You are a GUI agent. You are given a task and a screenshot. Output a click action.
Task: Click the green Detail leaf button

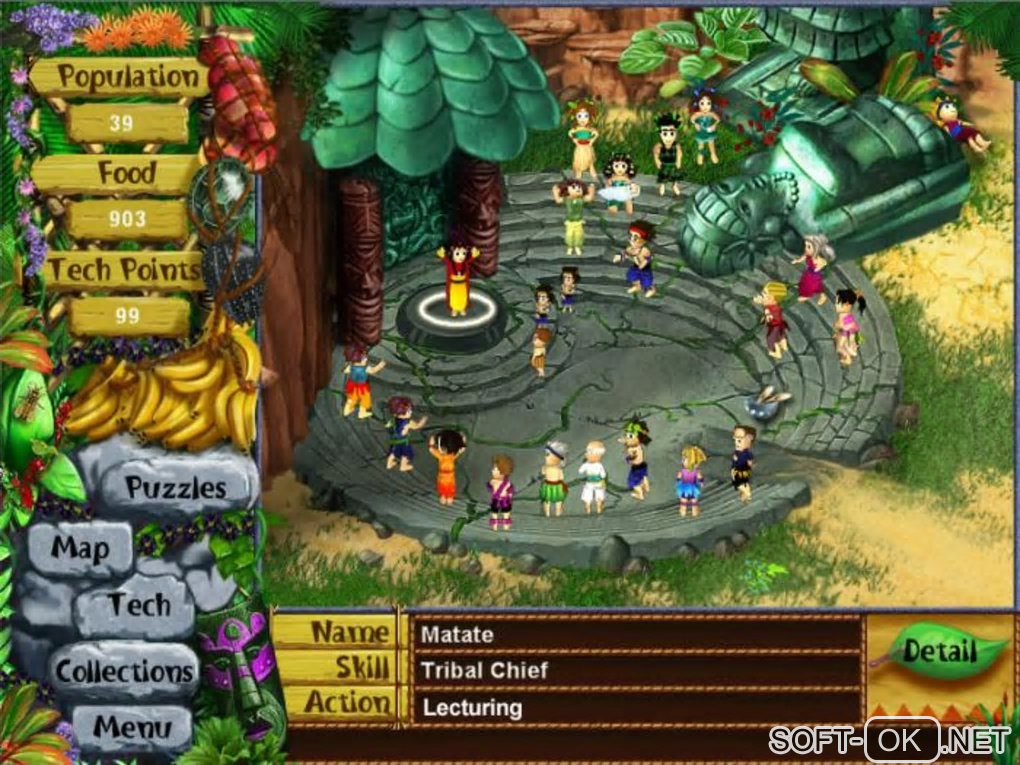coord(938,652)
